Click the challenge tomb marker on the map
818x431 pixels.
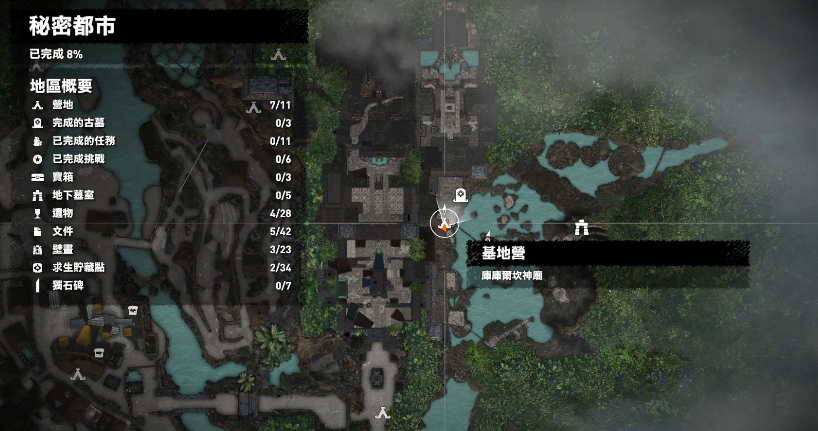click(461, 195)
